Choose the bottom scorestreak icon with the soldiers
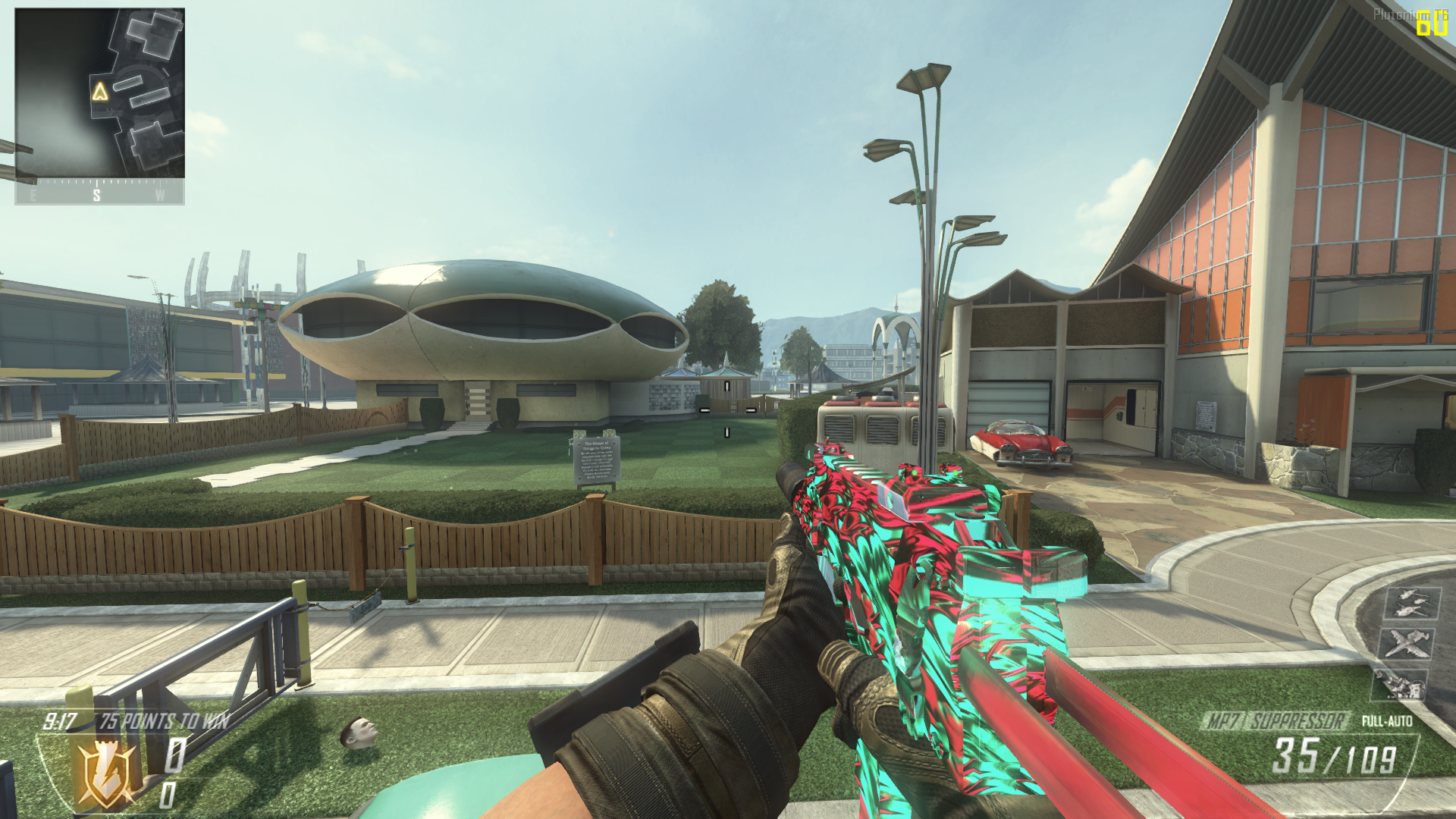The height and width of the screenshot is (819, 1456). point(1401,684)
